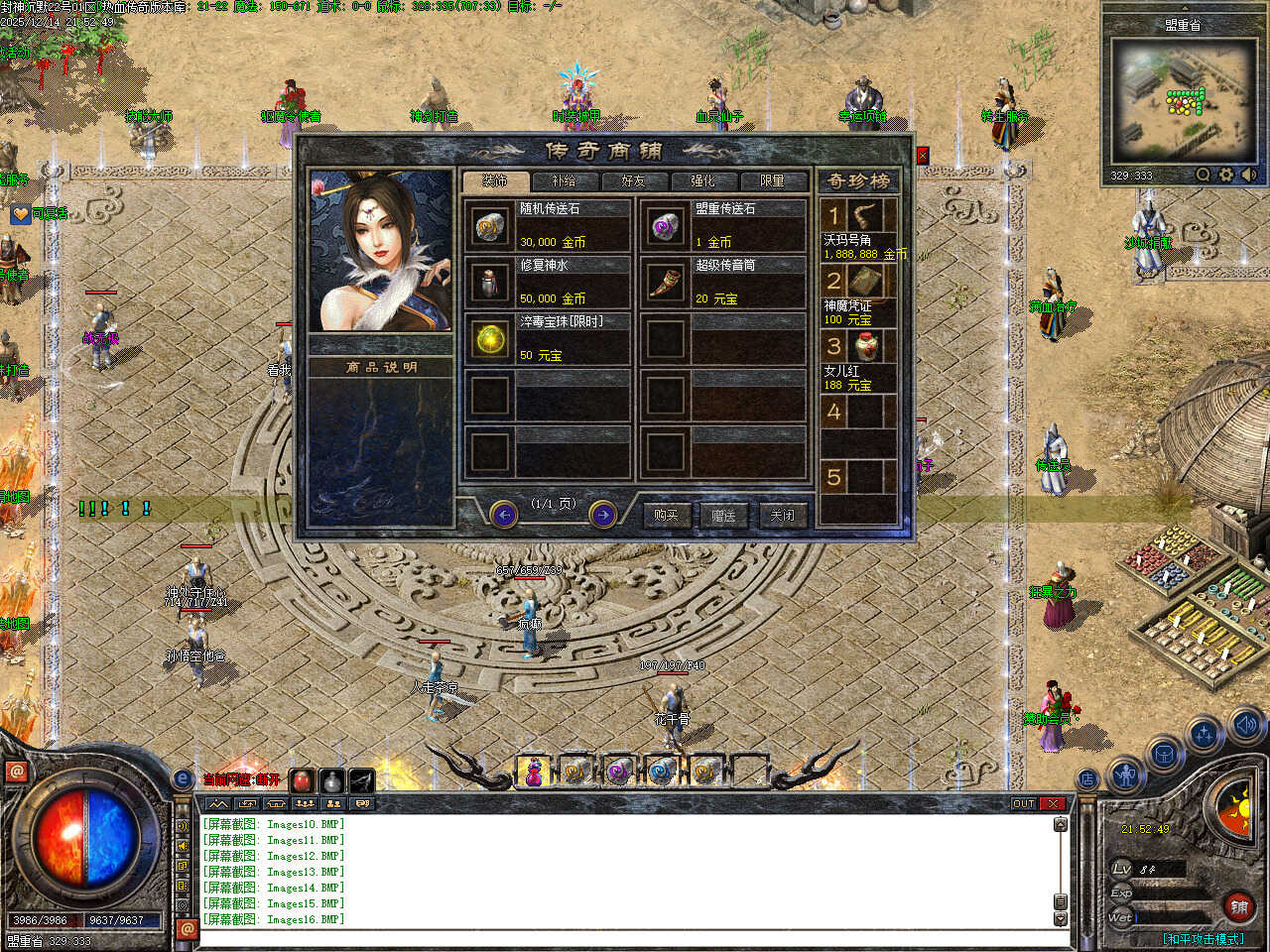Image resolution: width=1270 pixels, height=952 pixels.
Task: Switch to the 补给 shop tab
Action: (564, 181)
